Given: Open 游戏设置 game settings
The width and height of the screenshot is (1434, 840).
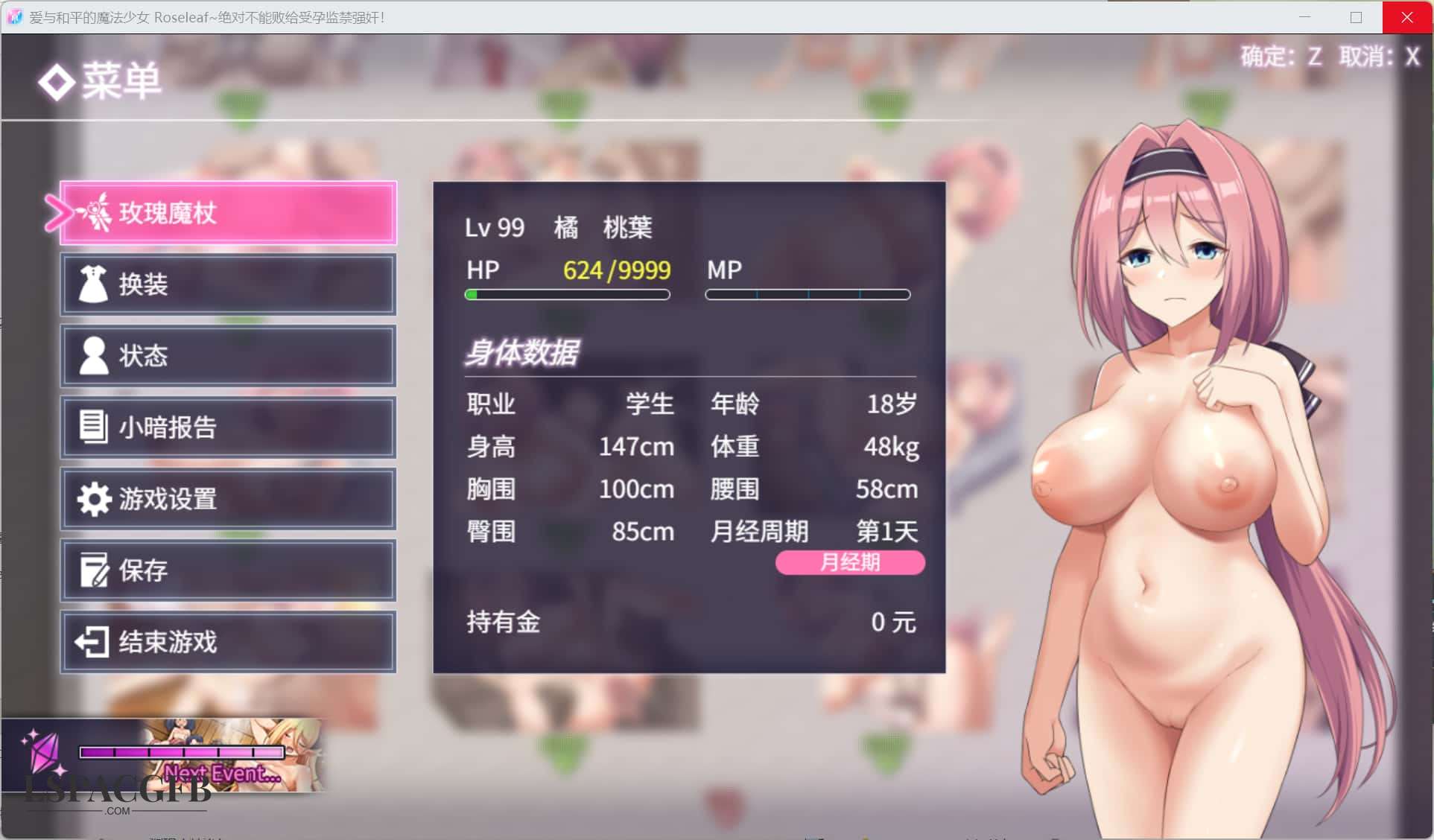Looking at the screenshot, I should pos(228,499).
